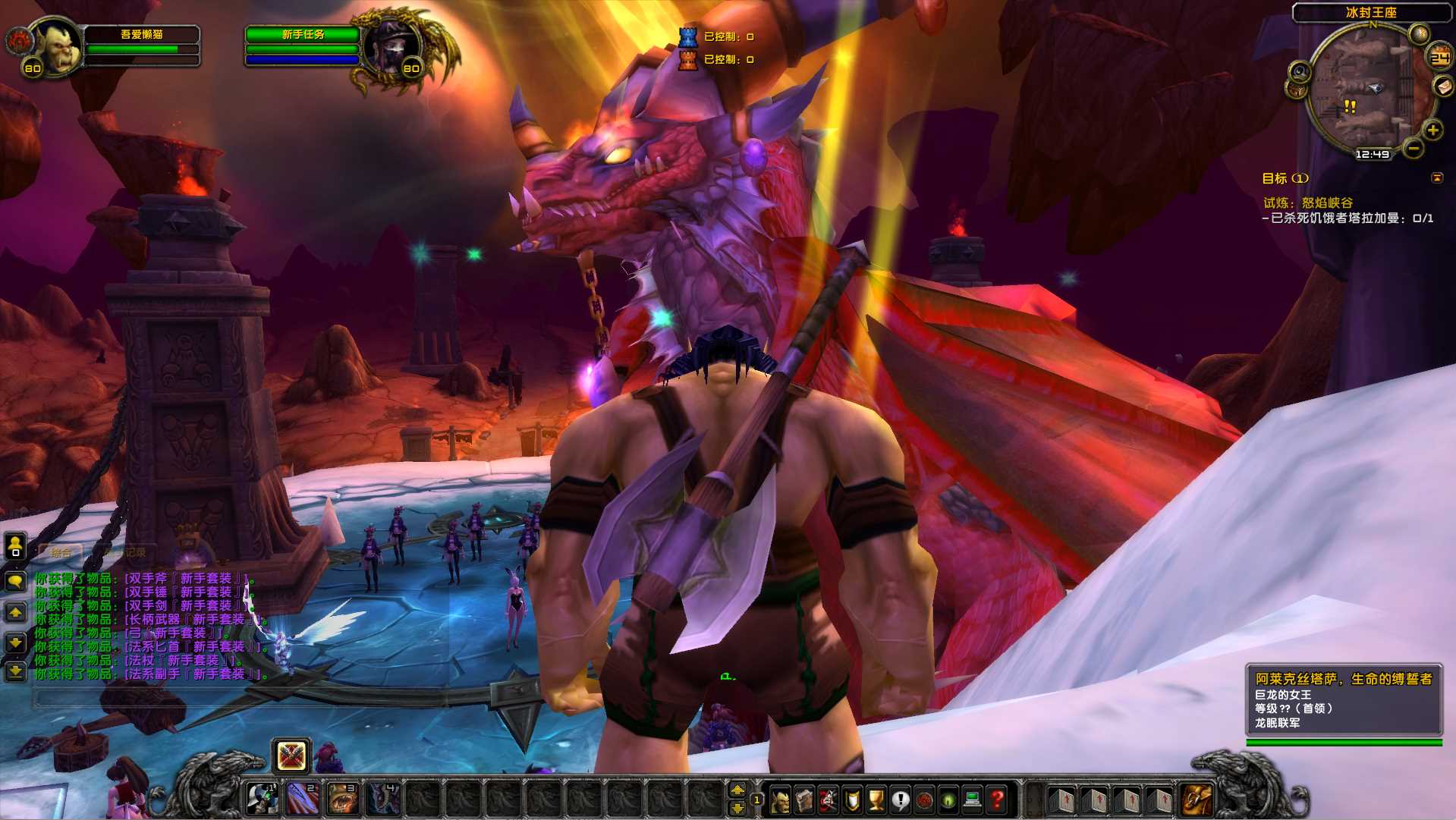Collapse the 目标 objectives tracker
This screenshot has width=1456, height=820.
[1436, 178]
